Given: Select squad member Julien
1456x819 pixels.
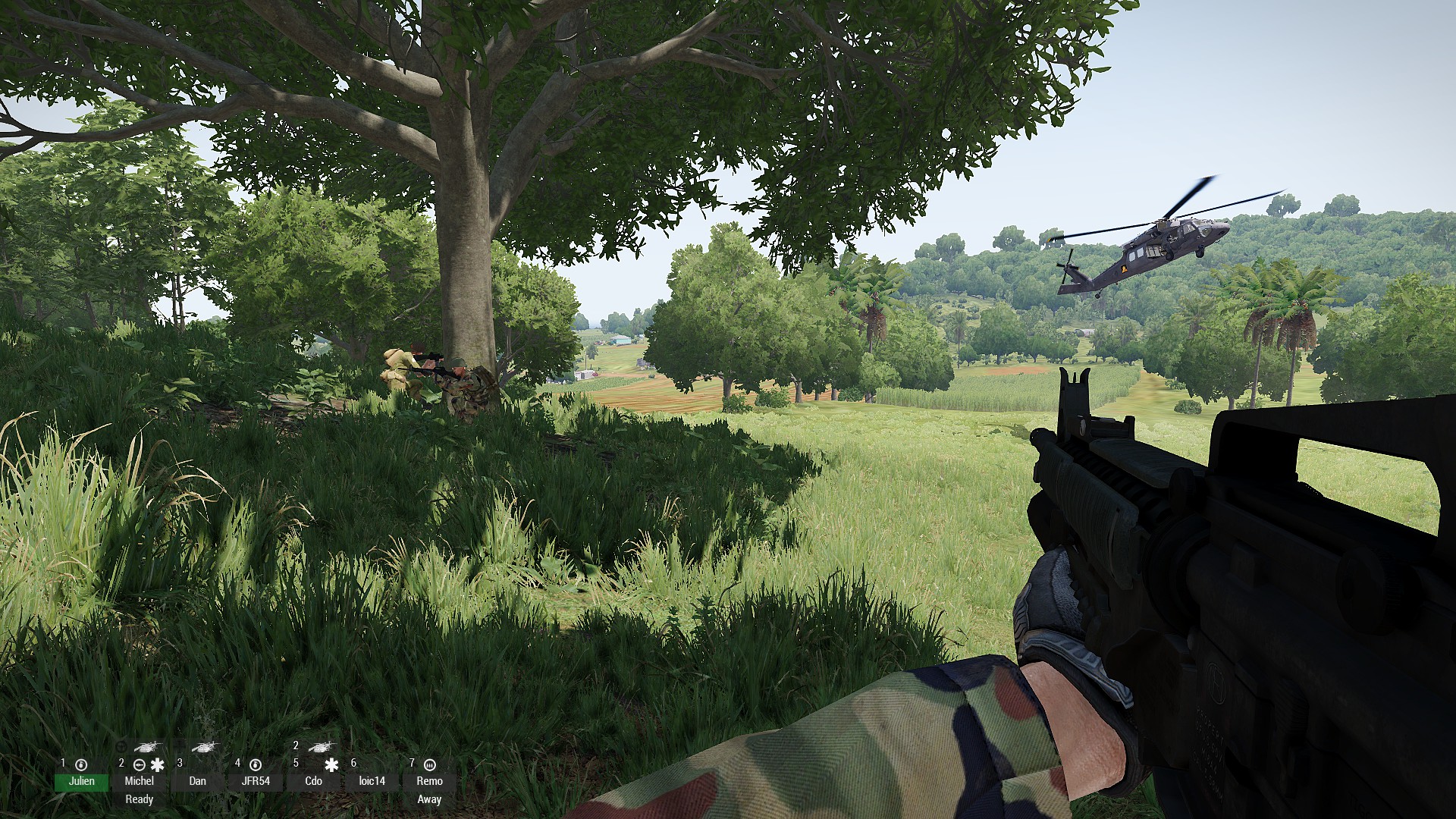Looking at the screenshot, I should tap(82, 781).
